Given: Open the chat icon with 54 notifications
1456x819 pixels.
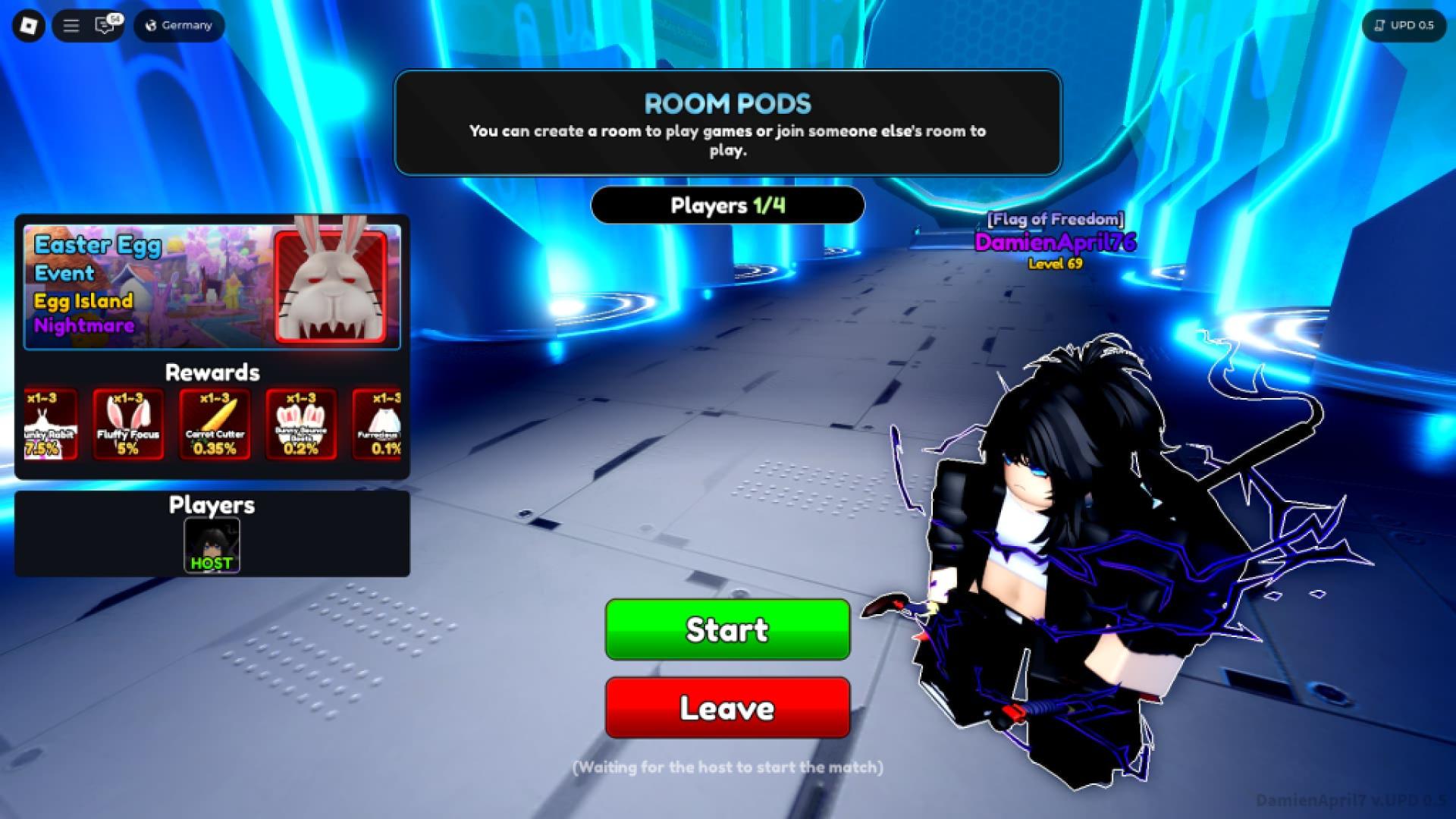Looking at the screenshot, I should pyautogui.click(x=103, y=25).
